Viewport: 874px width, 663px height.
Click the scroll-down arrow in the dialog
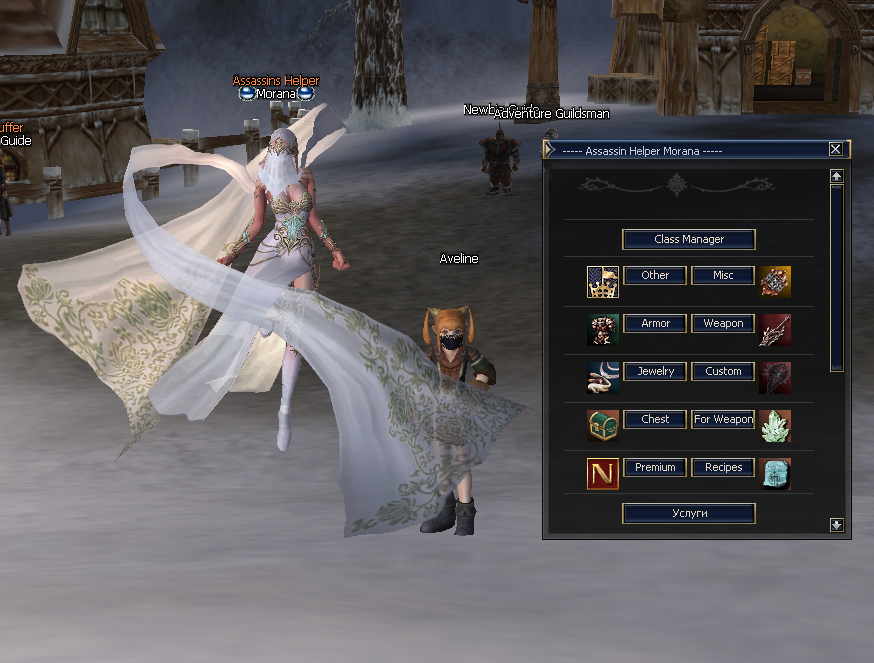point(837,525)
